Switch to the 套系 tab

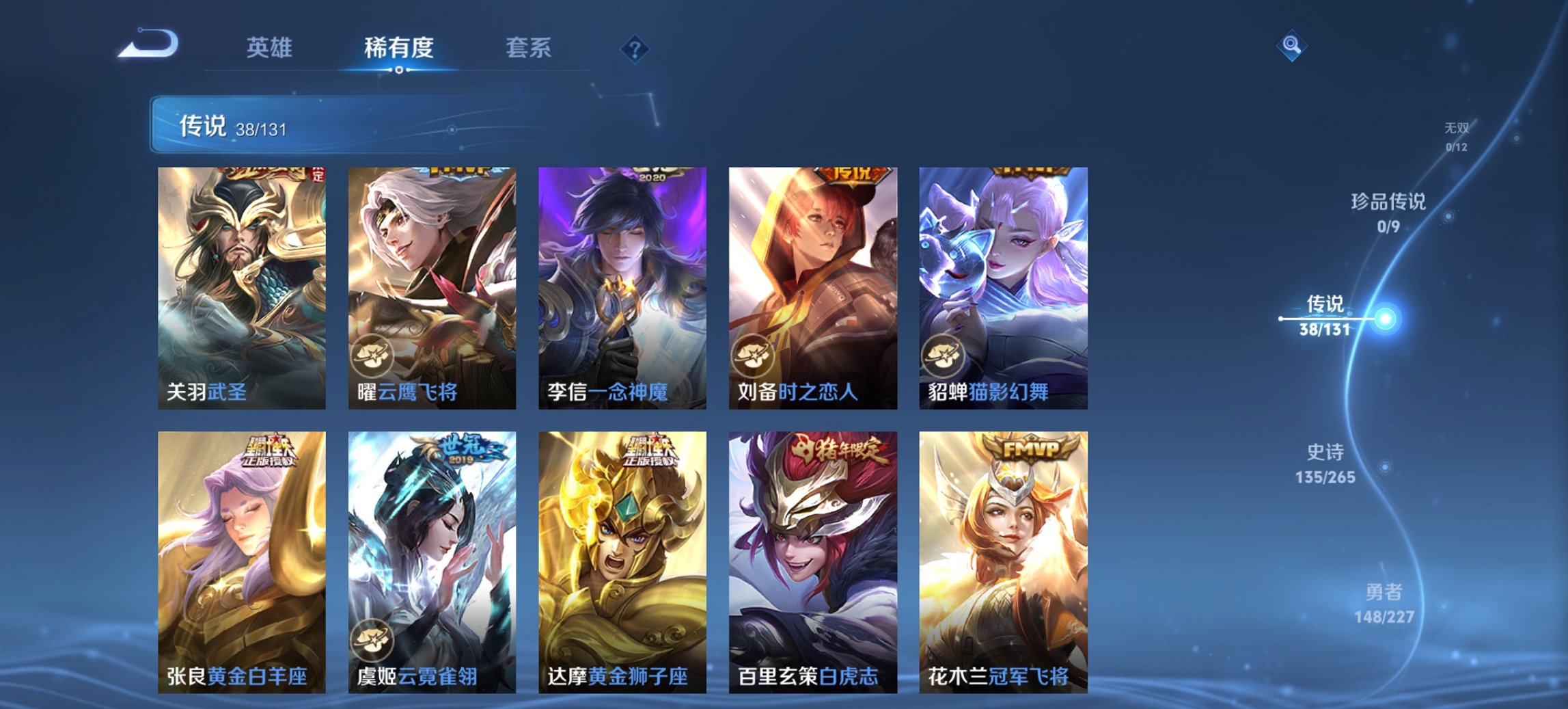(x=529, y=48)
